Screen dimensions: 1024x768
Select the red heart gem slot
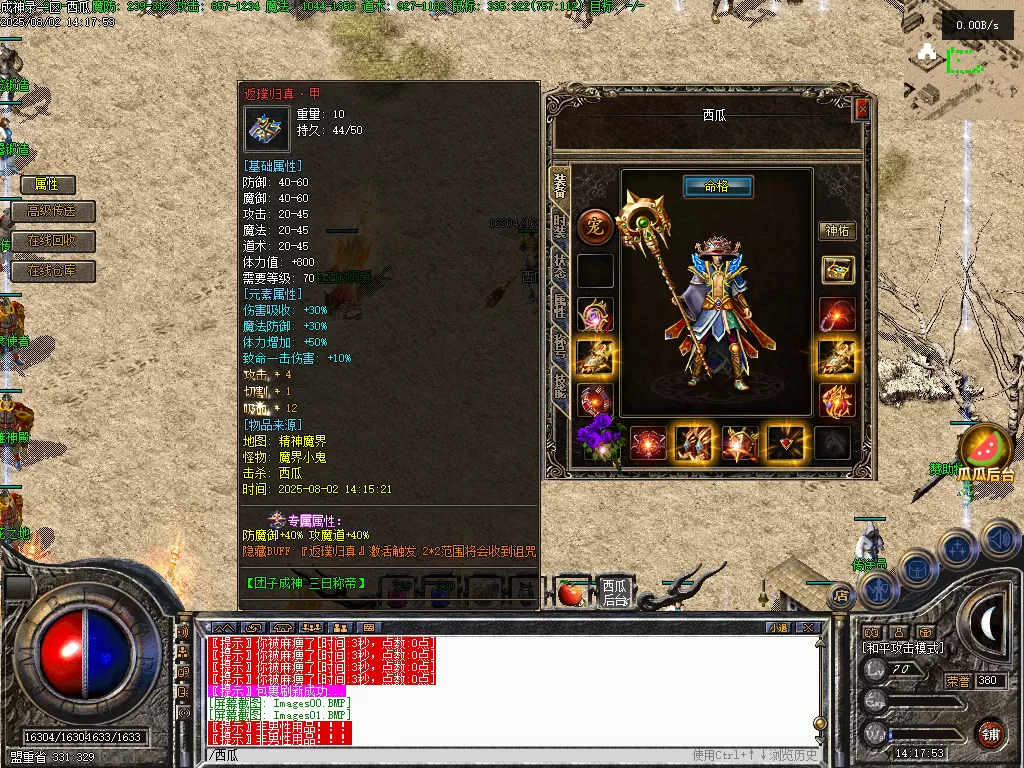784,442
